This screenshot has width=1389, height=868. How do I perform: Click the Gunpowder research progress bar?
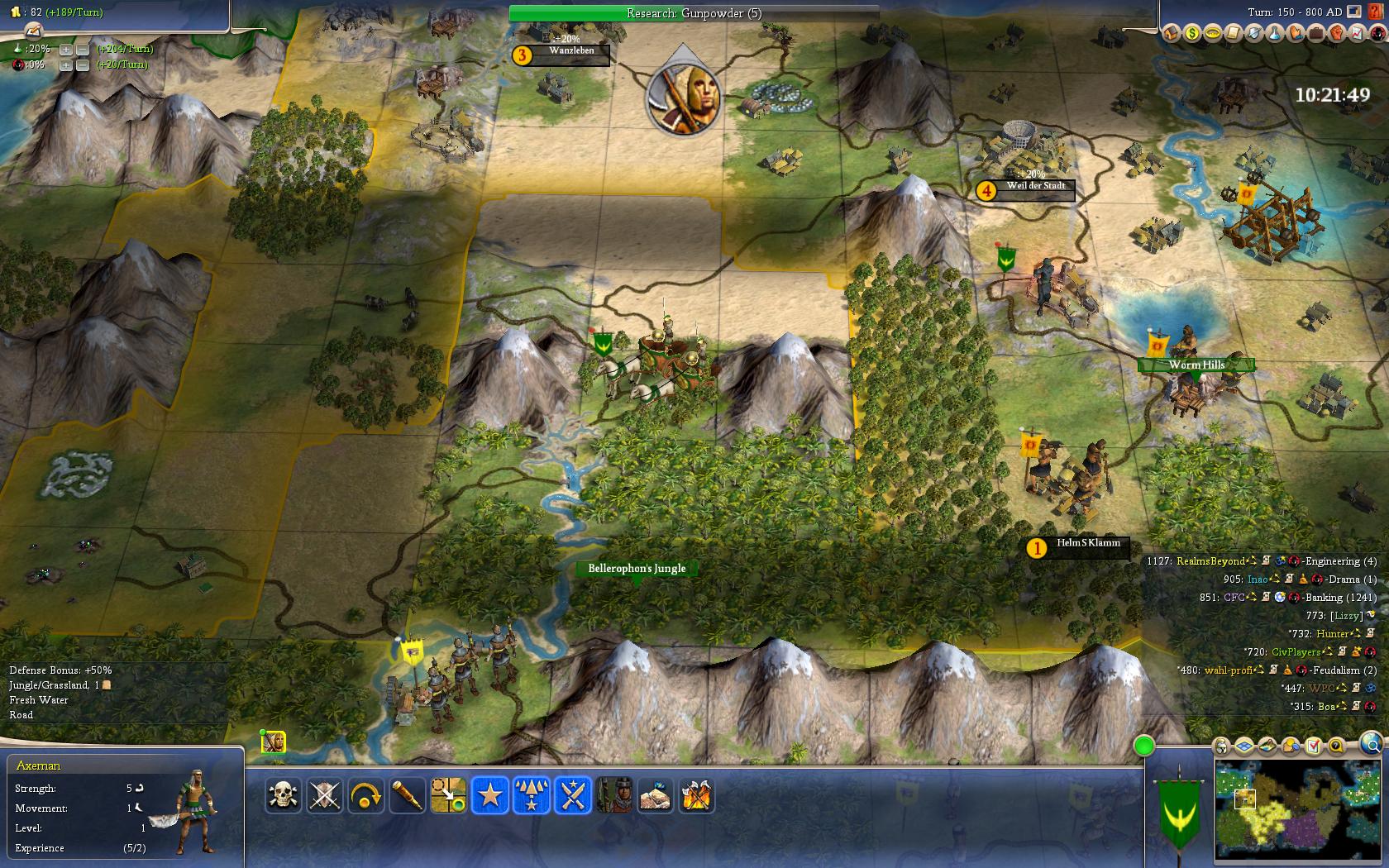pyautogui.click(x=694, y=13)
